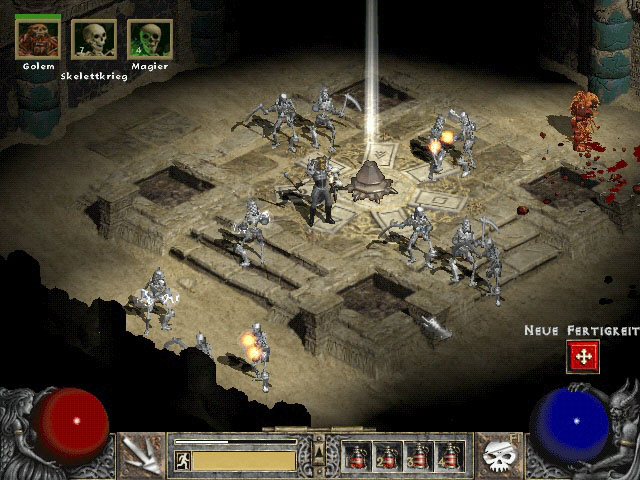The width and height of the screenshot is (640, 480).
Task: Use the potion in belt slot 1
Action: [355, 456]
